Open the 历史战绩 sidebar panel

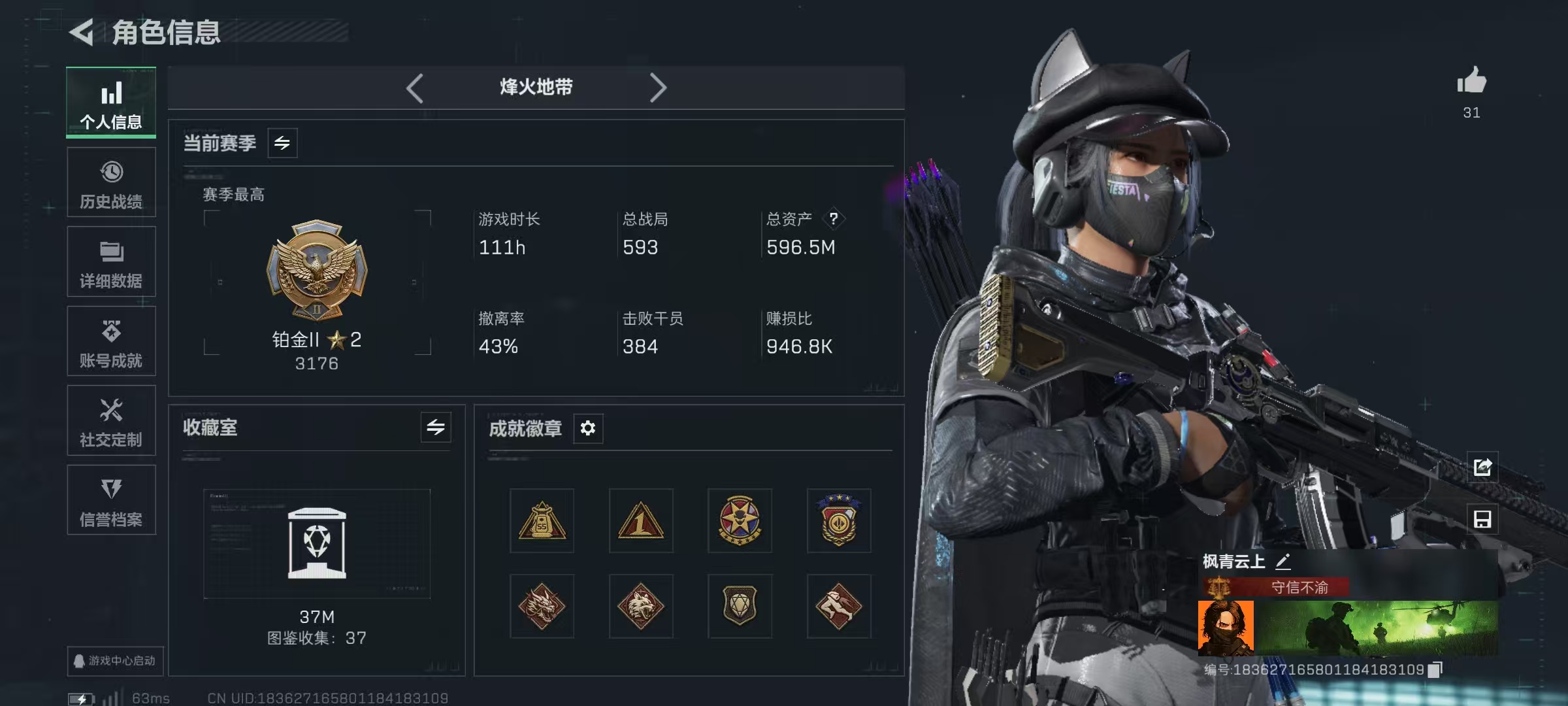coord(111,183)
